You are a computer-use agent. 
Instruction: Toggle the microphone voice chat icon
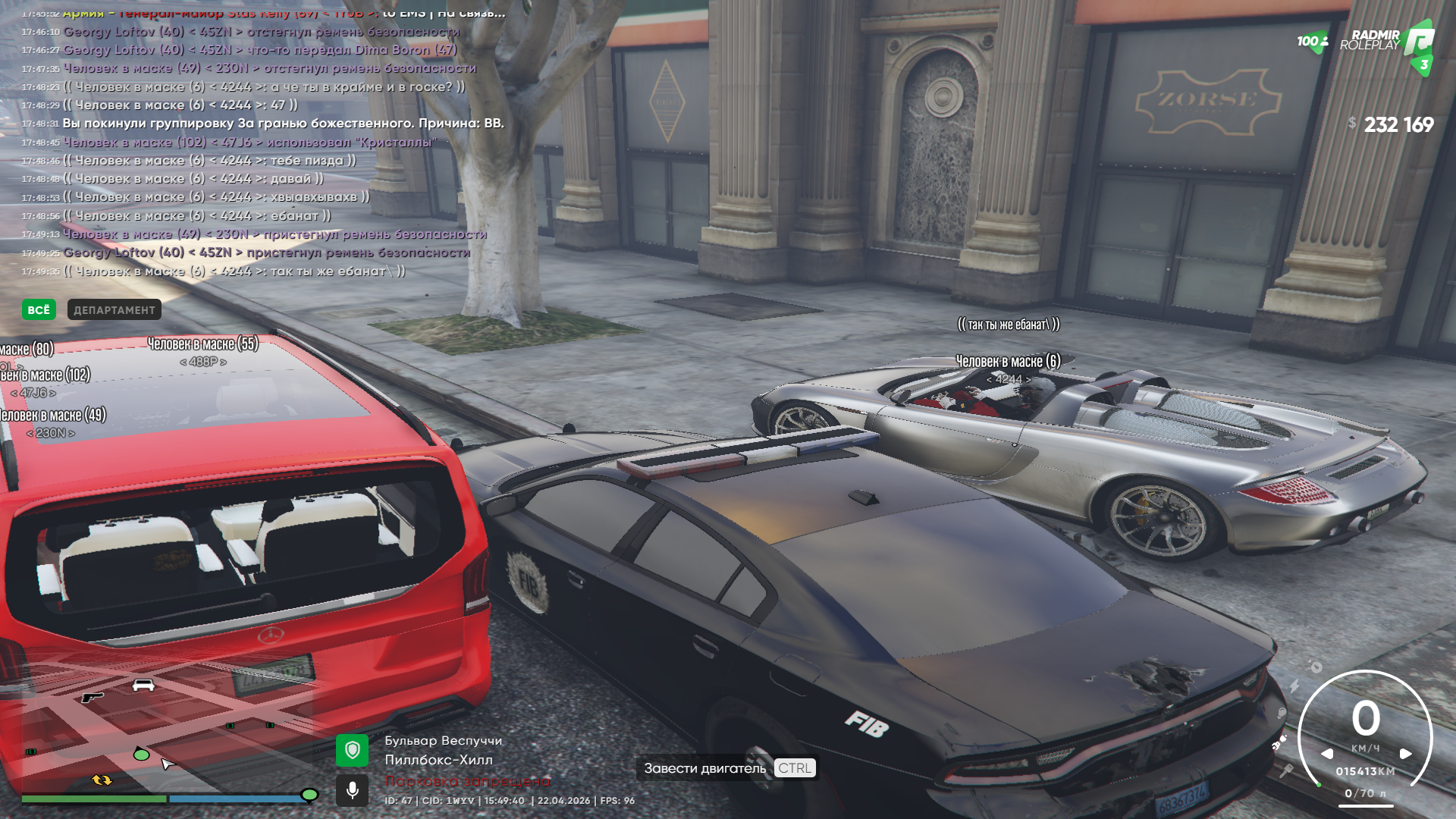[x=352, y=790]
